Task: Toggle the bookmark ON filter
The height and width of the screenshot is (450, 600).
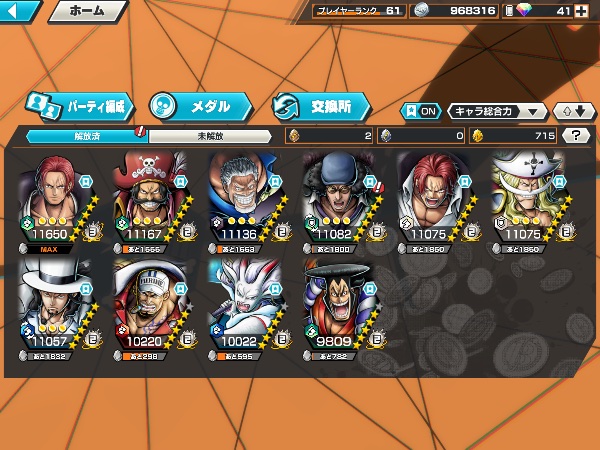Action: [420, 111]
